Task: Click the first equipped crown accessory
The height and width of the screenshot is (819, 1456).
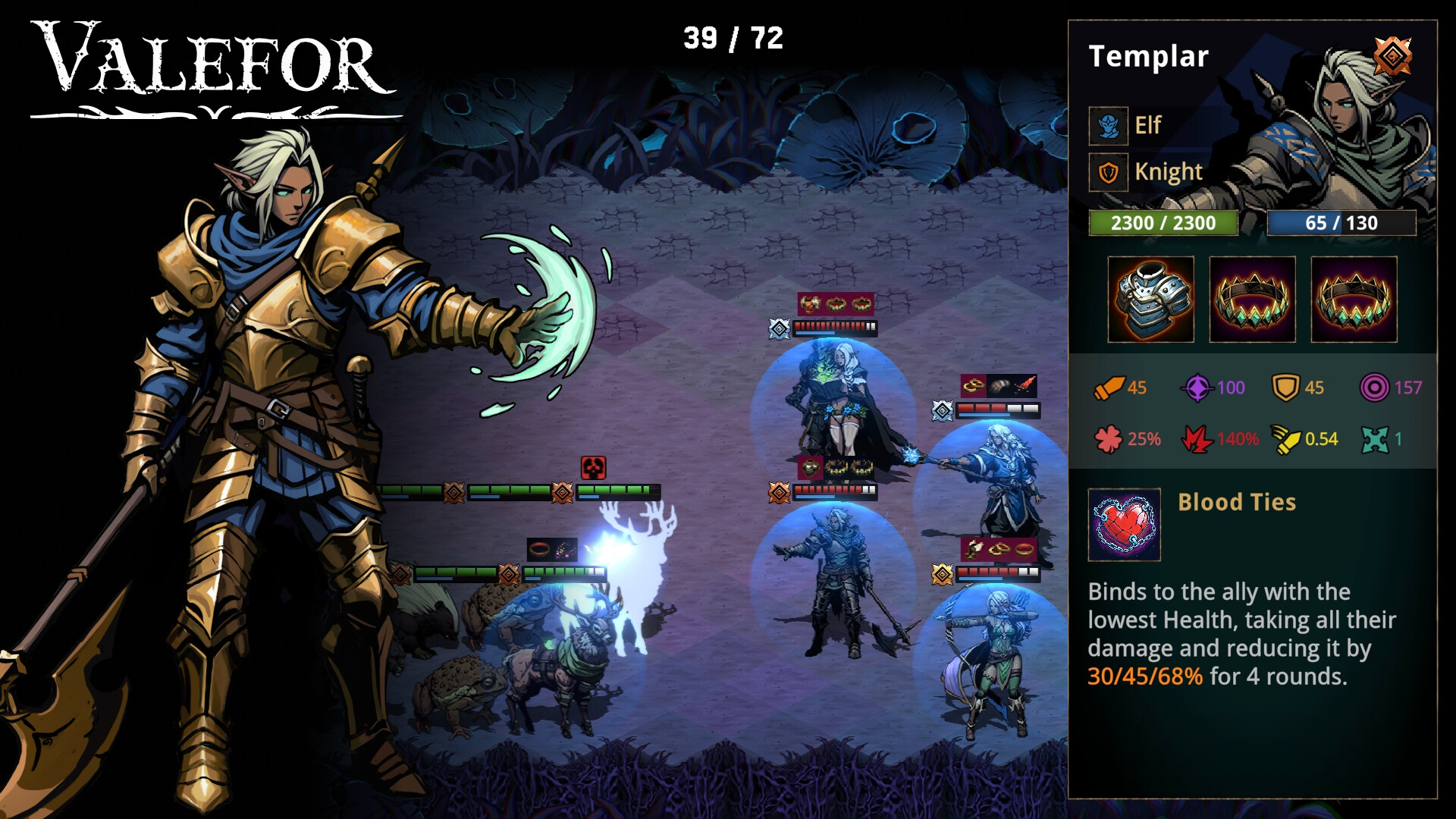Action: tap(1252, 298)
